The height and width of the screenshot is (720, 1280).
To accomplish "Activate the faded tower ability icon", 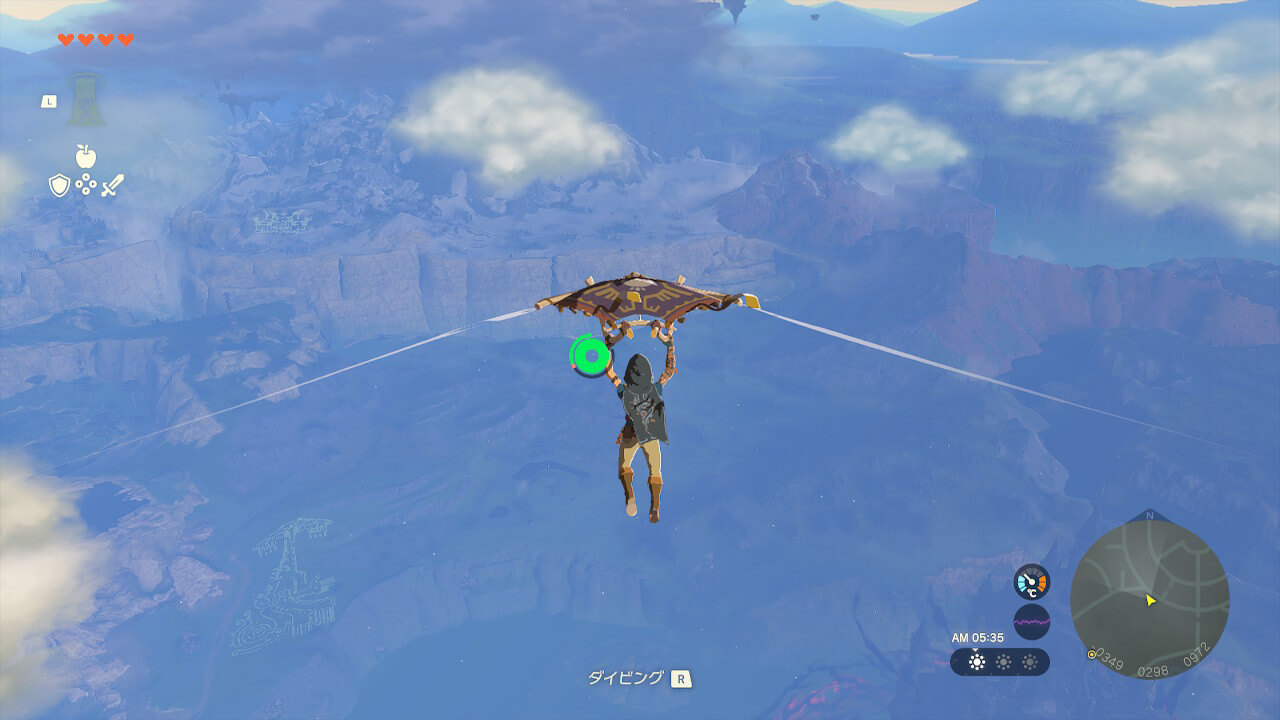I will click(x=85, y=100).
